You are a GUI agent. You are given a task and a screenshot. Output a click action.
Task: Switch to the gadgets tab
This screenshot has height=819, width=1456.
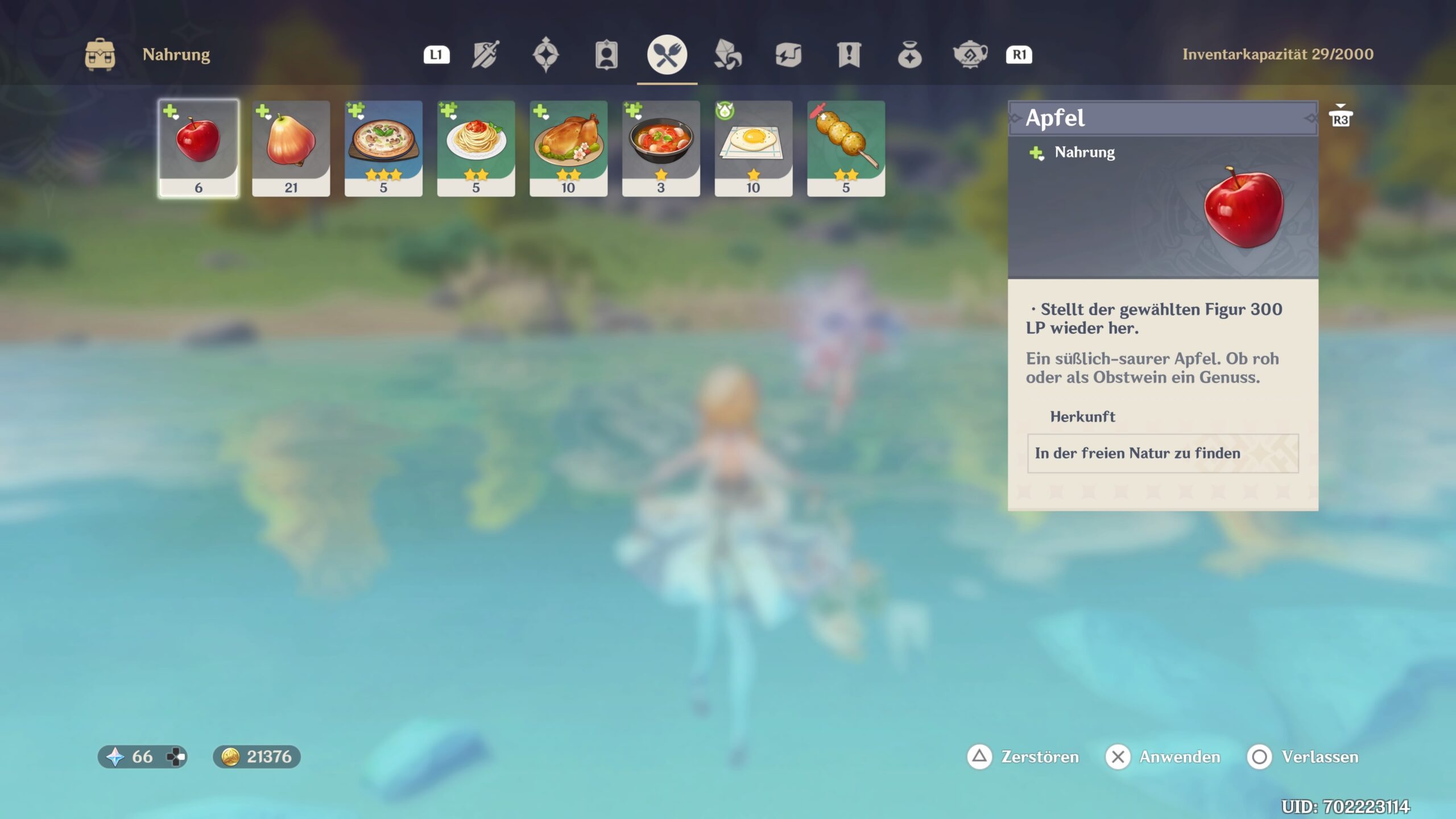(788, 55)
